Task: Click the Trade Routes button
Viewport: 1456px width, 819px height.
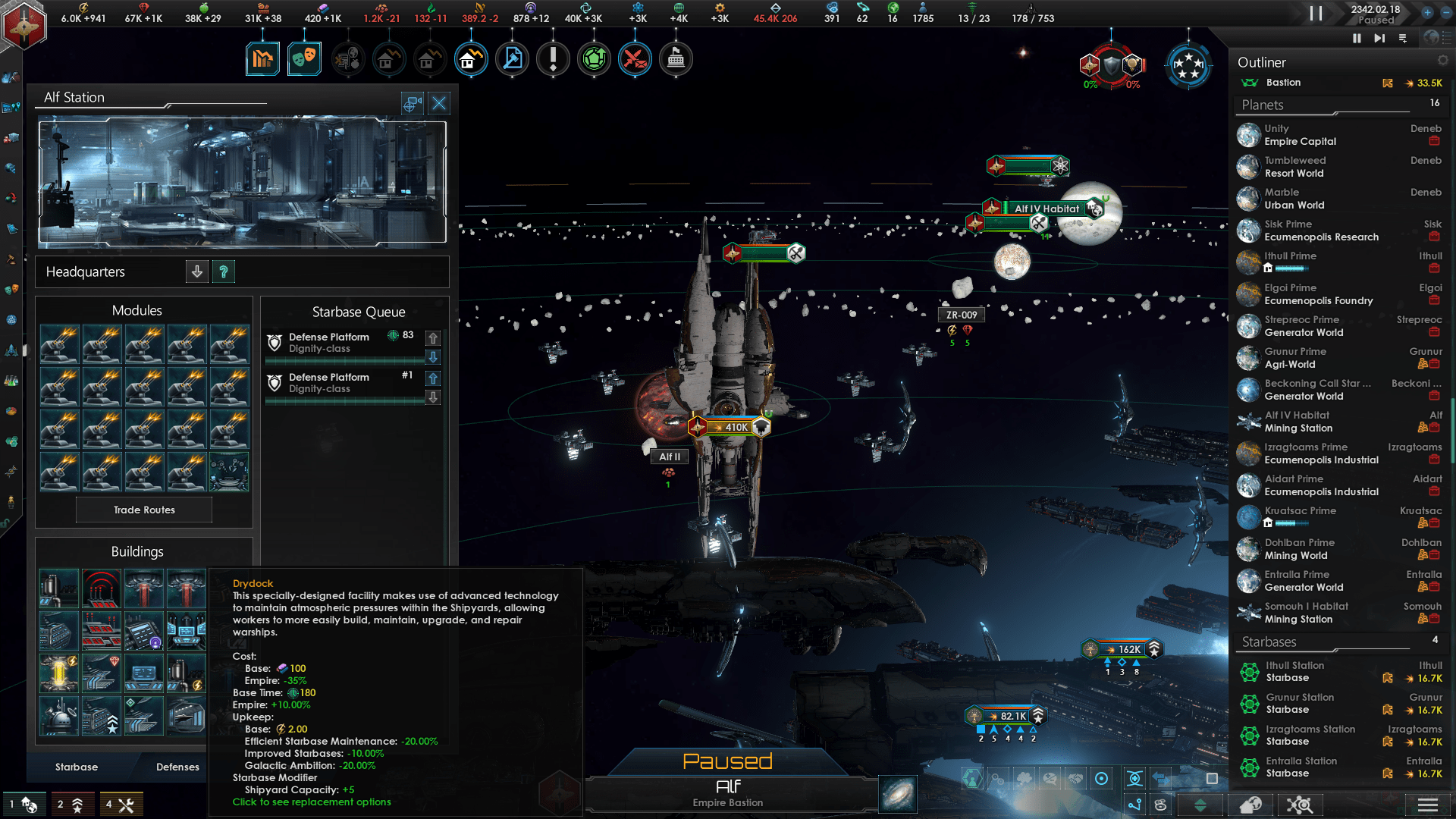Action: pos(143,510)
